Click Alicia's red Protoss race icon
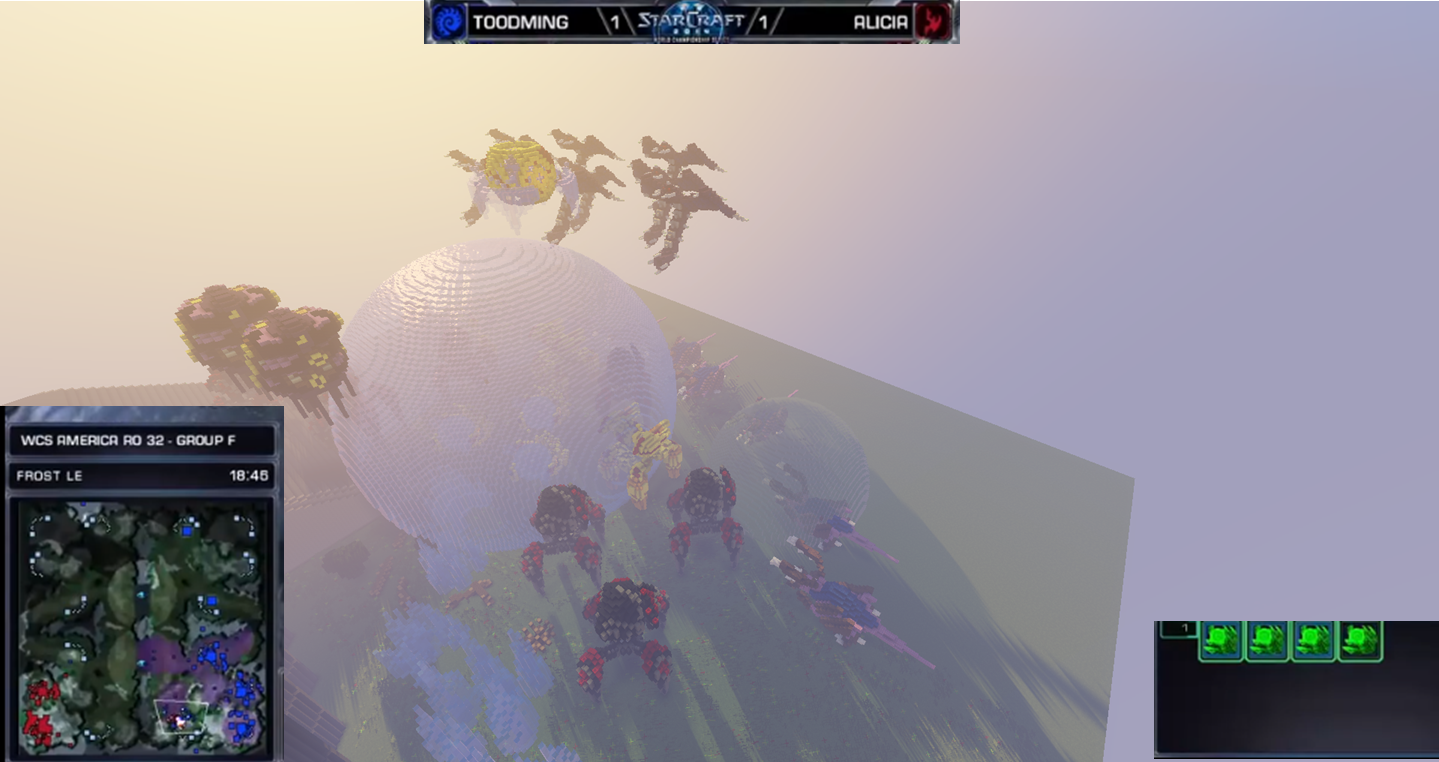Screen dimensions: 1439x762 click(x=933, y=22)
